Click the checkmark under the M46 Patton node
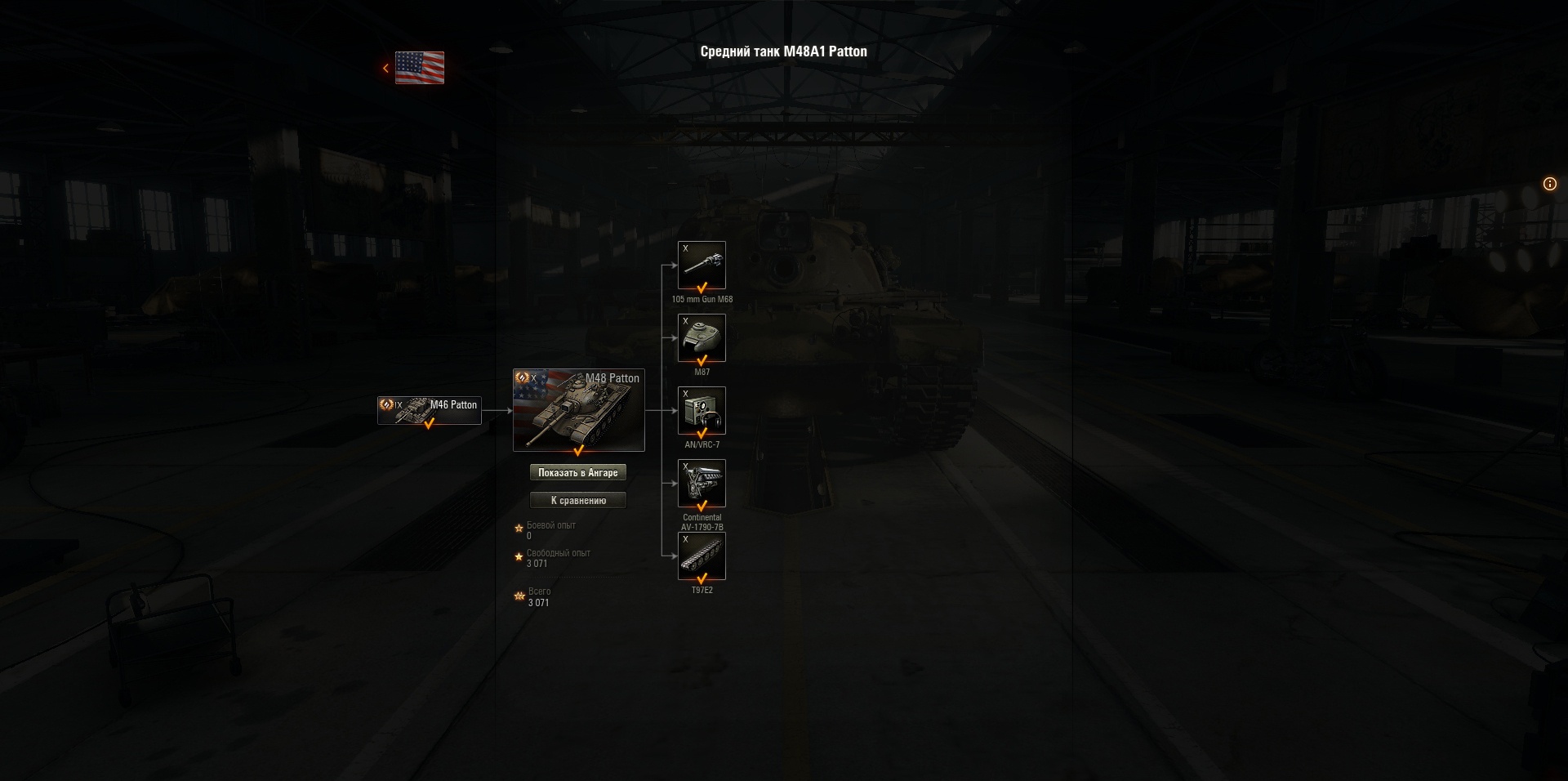The height and width of the screenshot is (781, 1568). [428, 424]
